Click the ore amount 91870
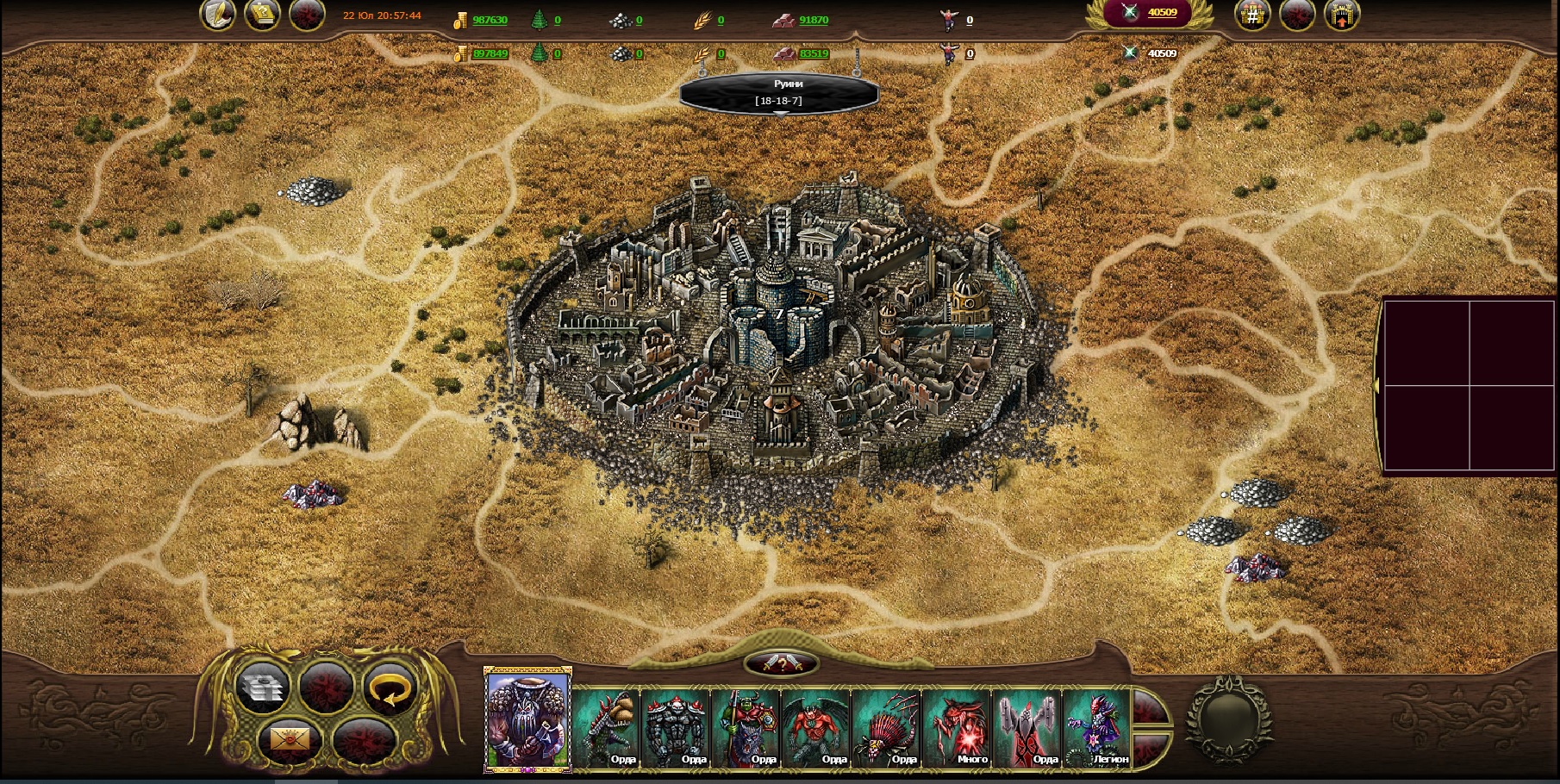This screenshot has width=1560, height=784. (x=813, y=20)
